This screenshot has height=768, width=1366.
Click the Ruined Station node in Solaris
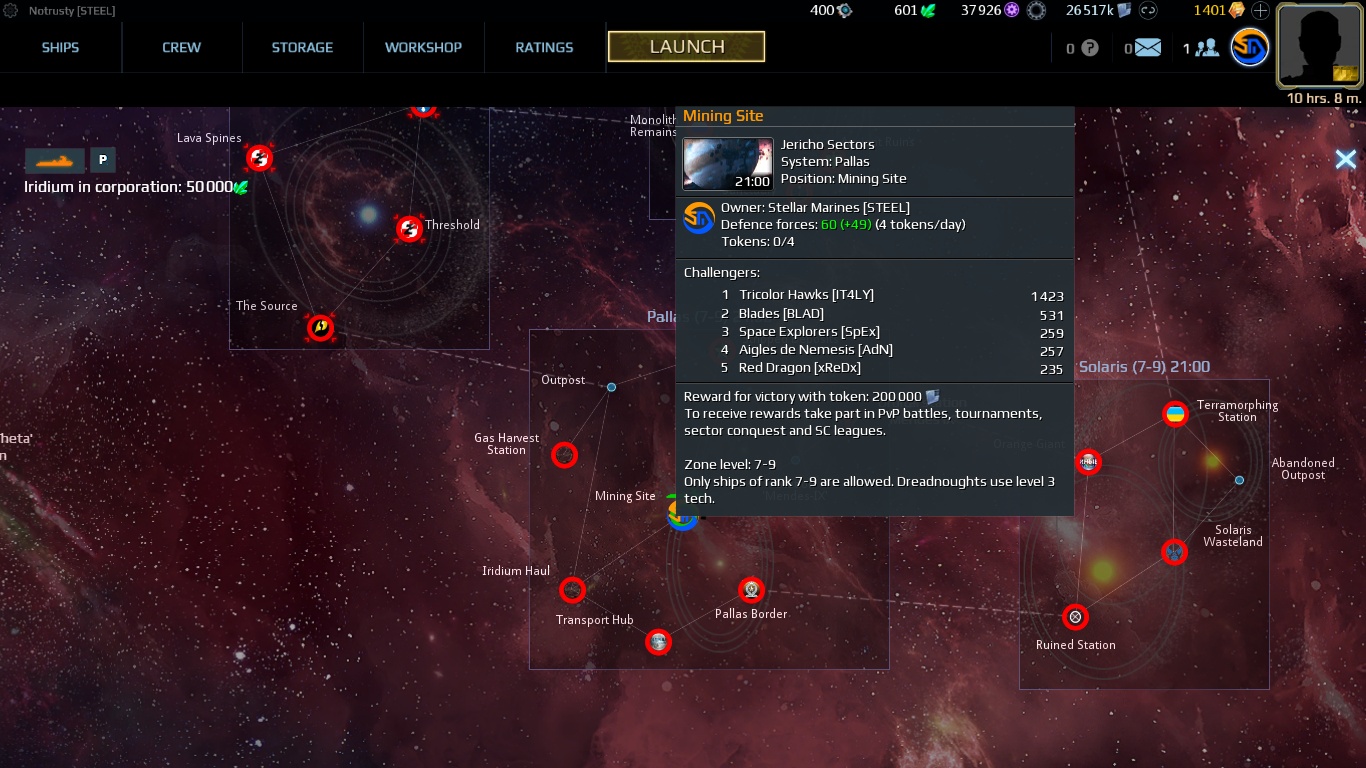pyautogui.click(x=1075, y=617)
